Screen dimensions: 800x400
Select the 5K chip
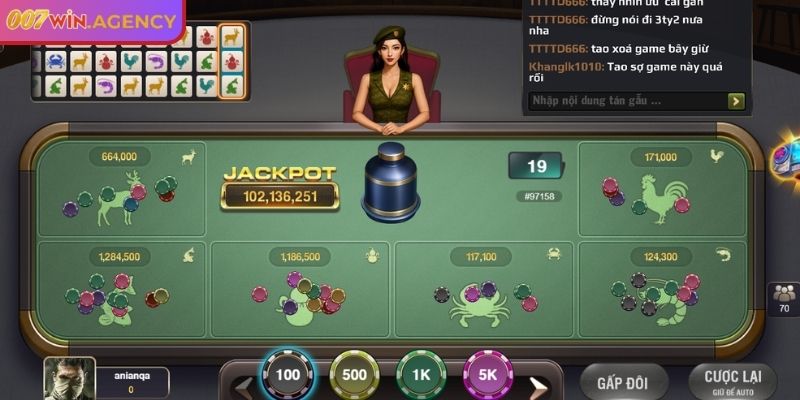(489, 376)
